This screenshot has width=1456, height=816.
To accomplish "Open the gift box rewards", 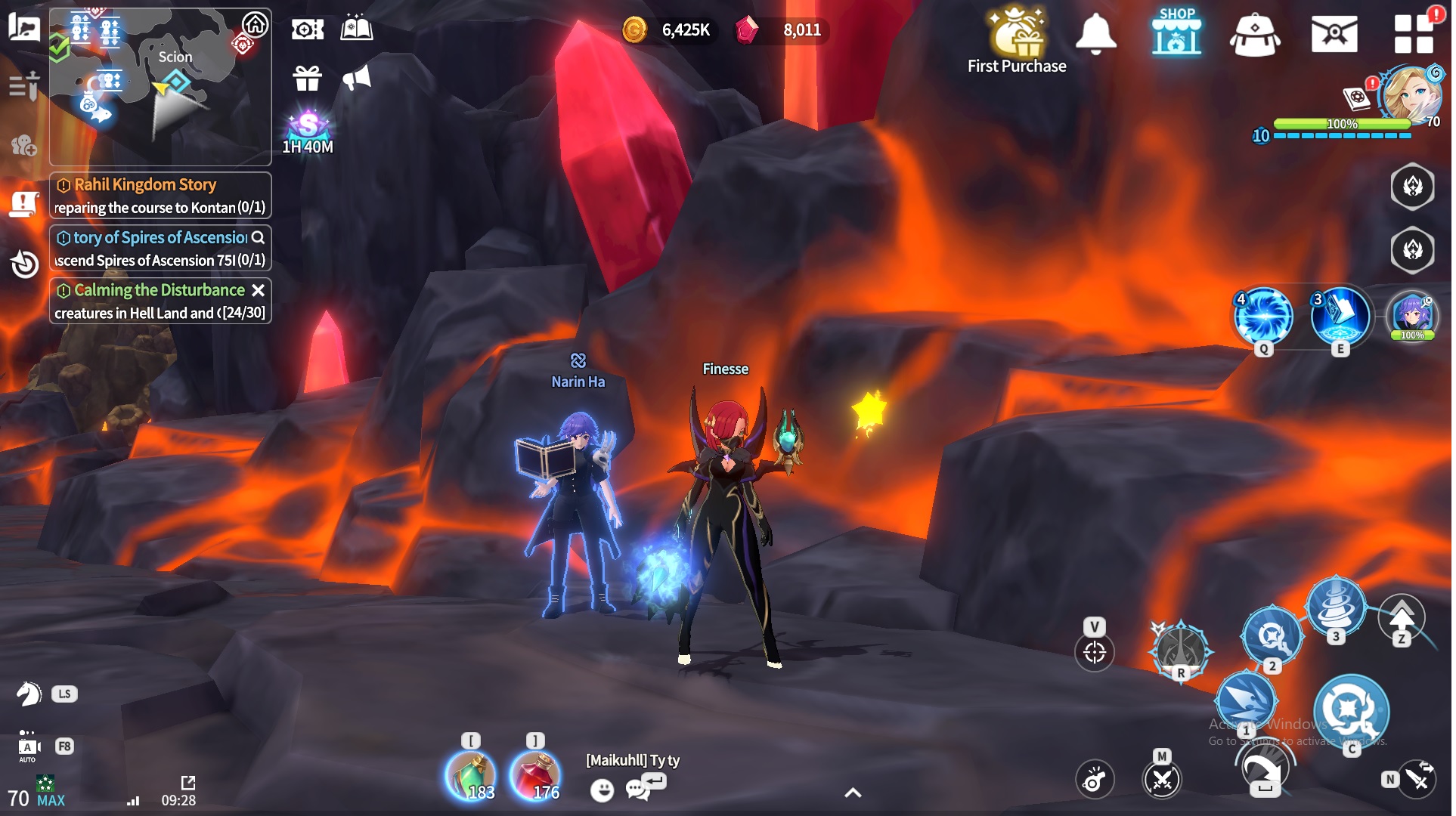I will coord(306,78).
